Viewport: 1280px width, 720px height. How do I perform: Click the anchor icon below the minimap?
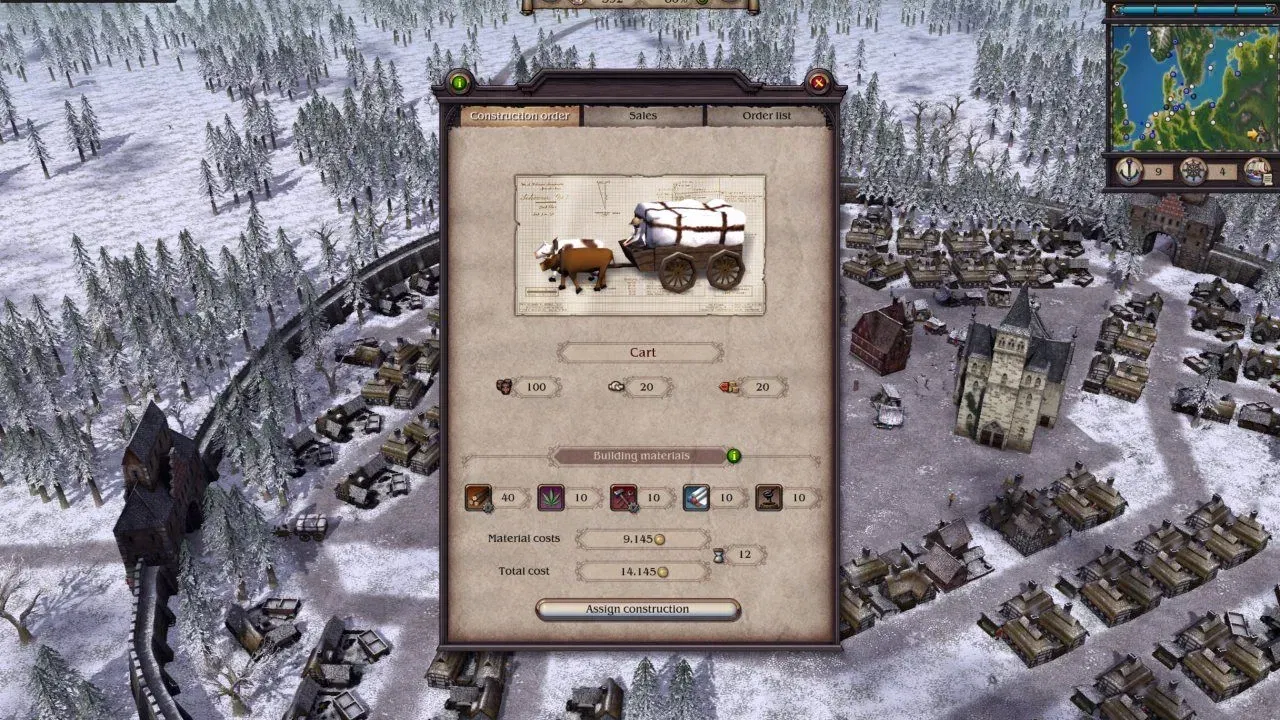point(1129,171)
